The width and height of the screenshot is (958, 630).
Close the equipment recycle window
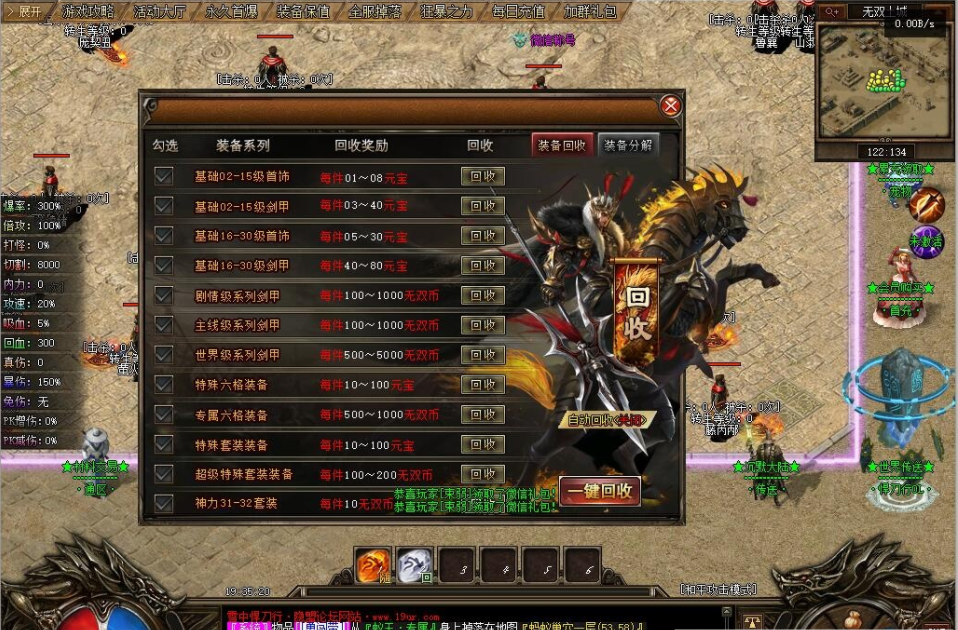click(x=671, y=105)
